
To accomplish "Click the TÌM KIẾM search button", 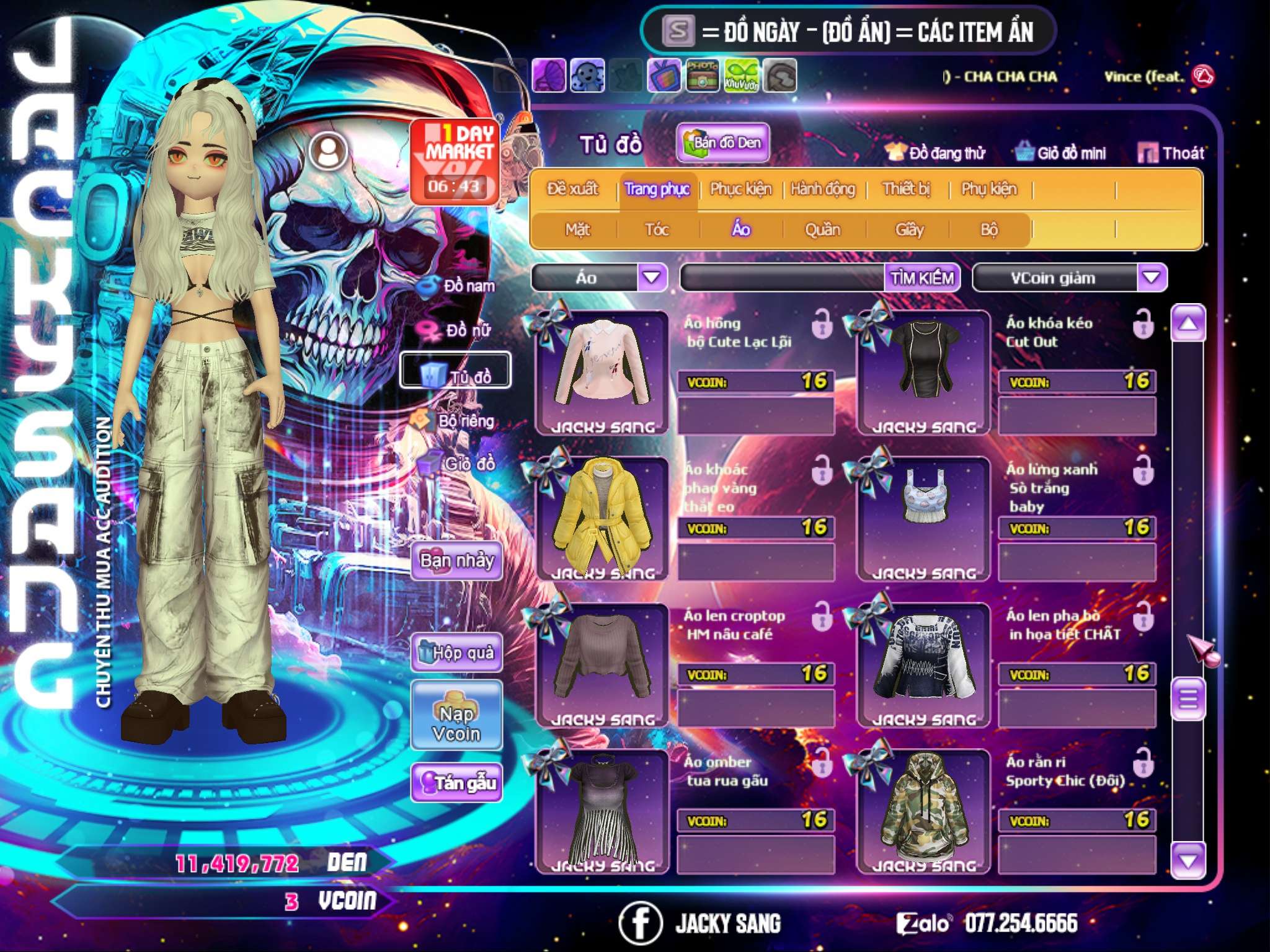I will tap(922, 277).
